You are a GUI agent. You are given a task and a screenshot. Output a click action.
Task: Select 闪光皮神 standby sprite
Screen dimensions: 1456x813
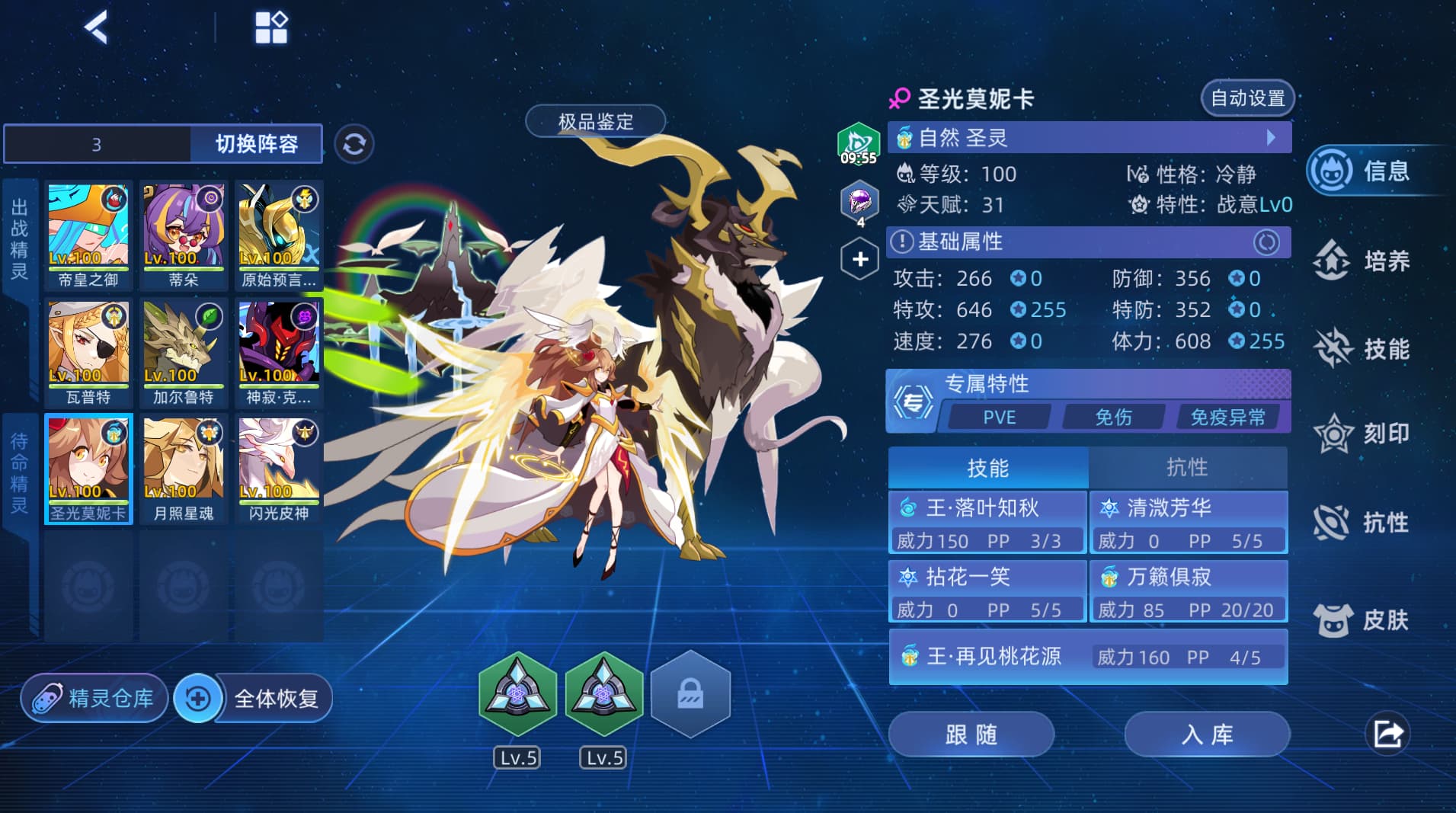pyautogui.click(x=278, y=469)
